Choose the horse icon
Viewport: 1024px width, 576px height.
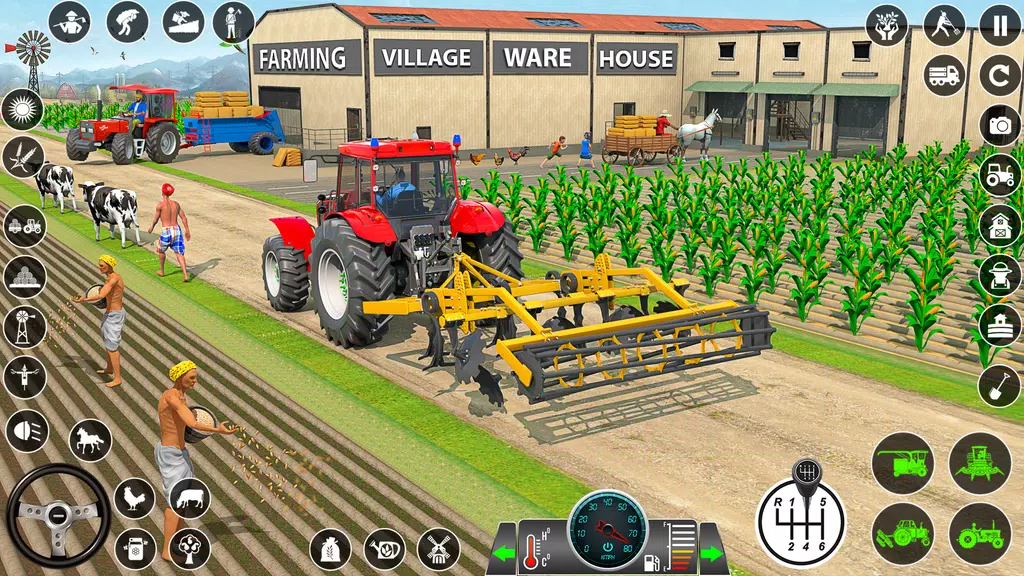click(90, 440)
